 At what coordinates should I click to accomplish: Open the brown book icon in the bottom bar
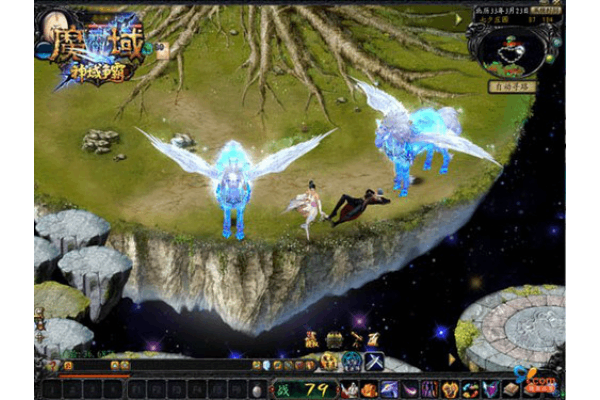pos(509,389)
